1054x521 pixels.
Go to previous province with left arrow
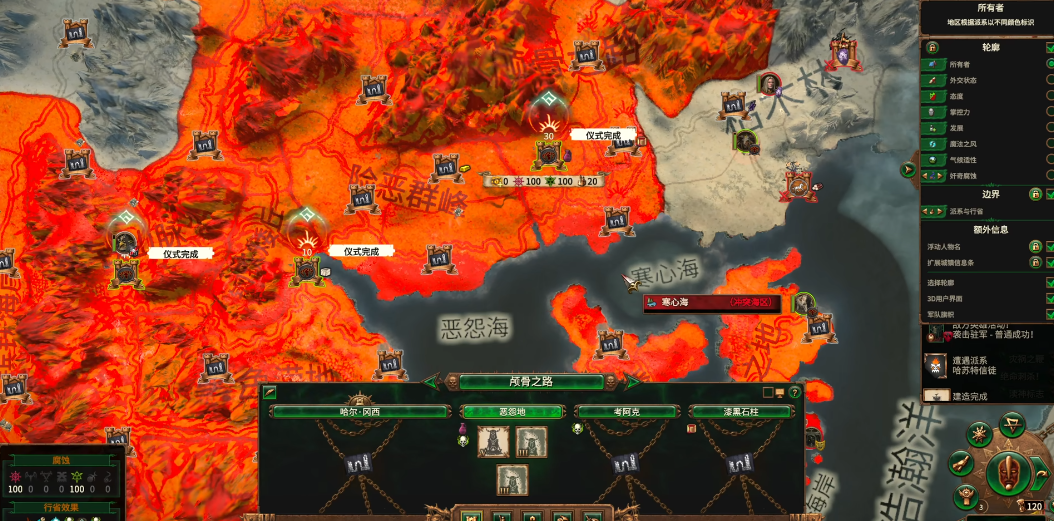tap(433, 382)
